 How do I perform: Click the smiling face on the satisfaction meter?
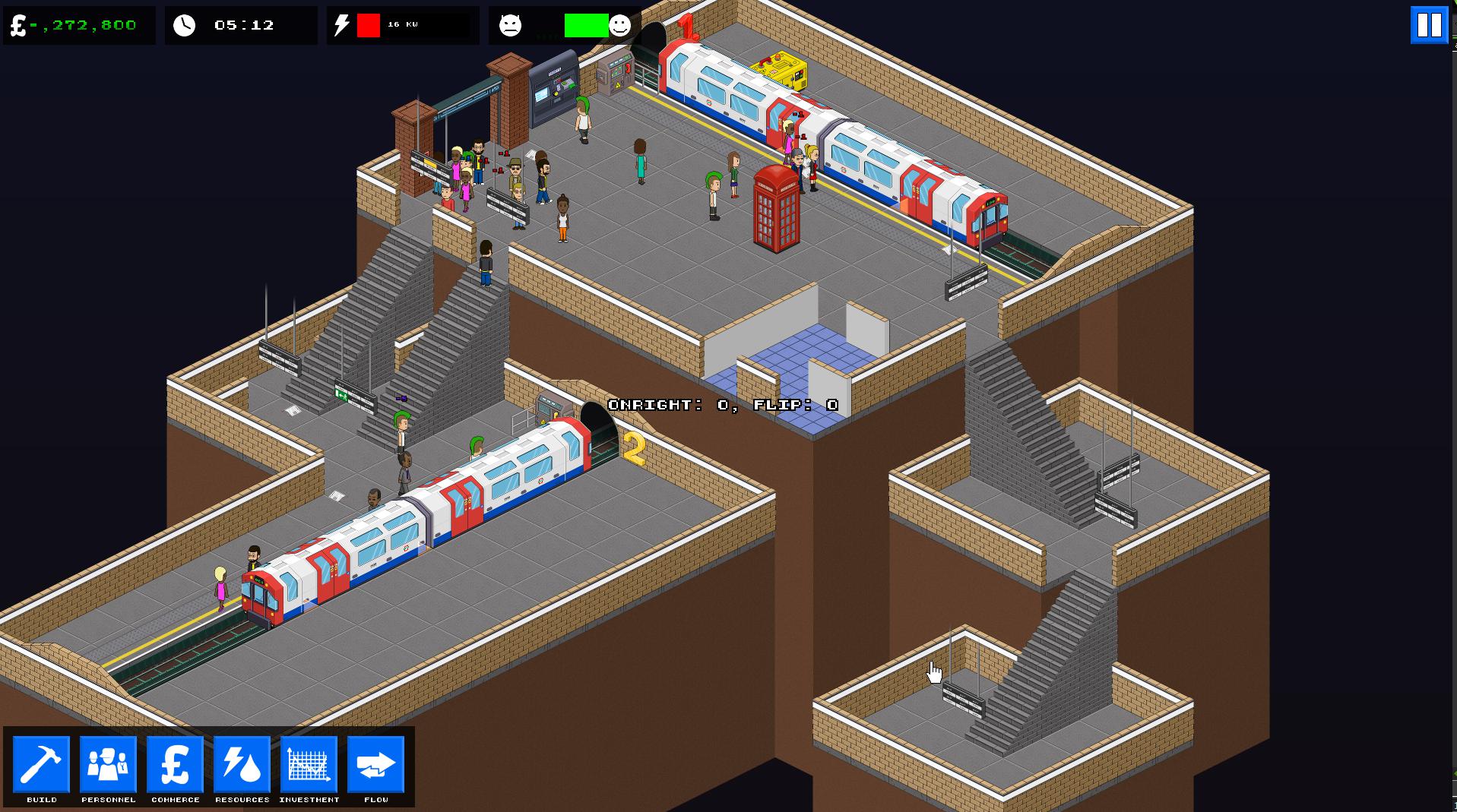620,25
